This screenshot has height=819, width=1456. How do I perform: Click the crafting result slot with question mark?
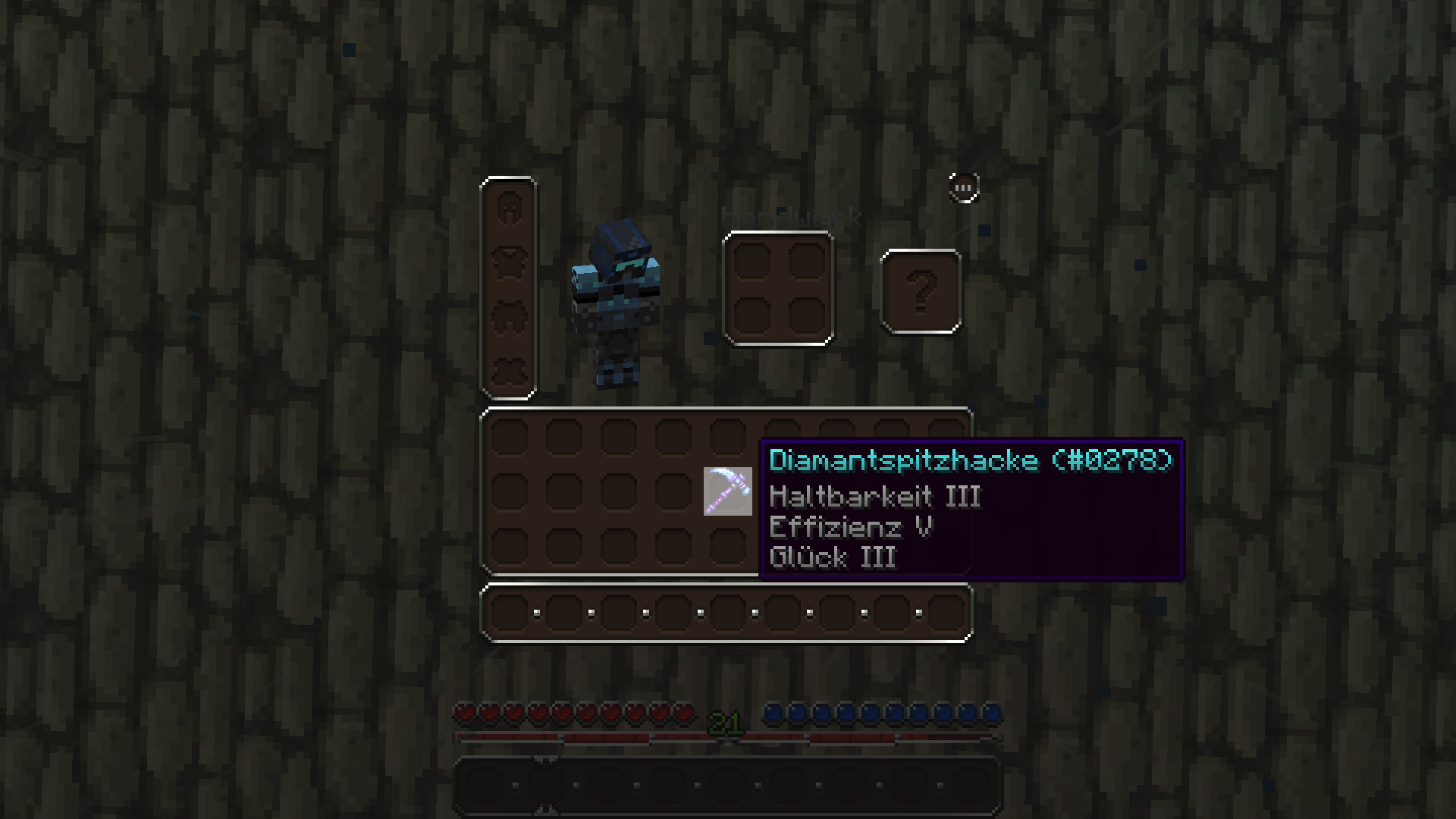[921, 291]
